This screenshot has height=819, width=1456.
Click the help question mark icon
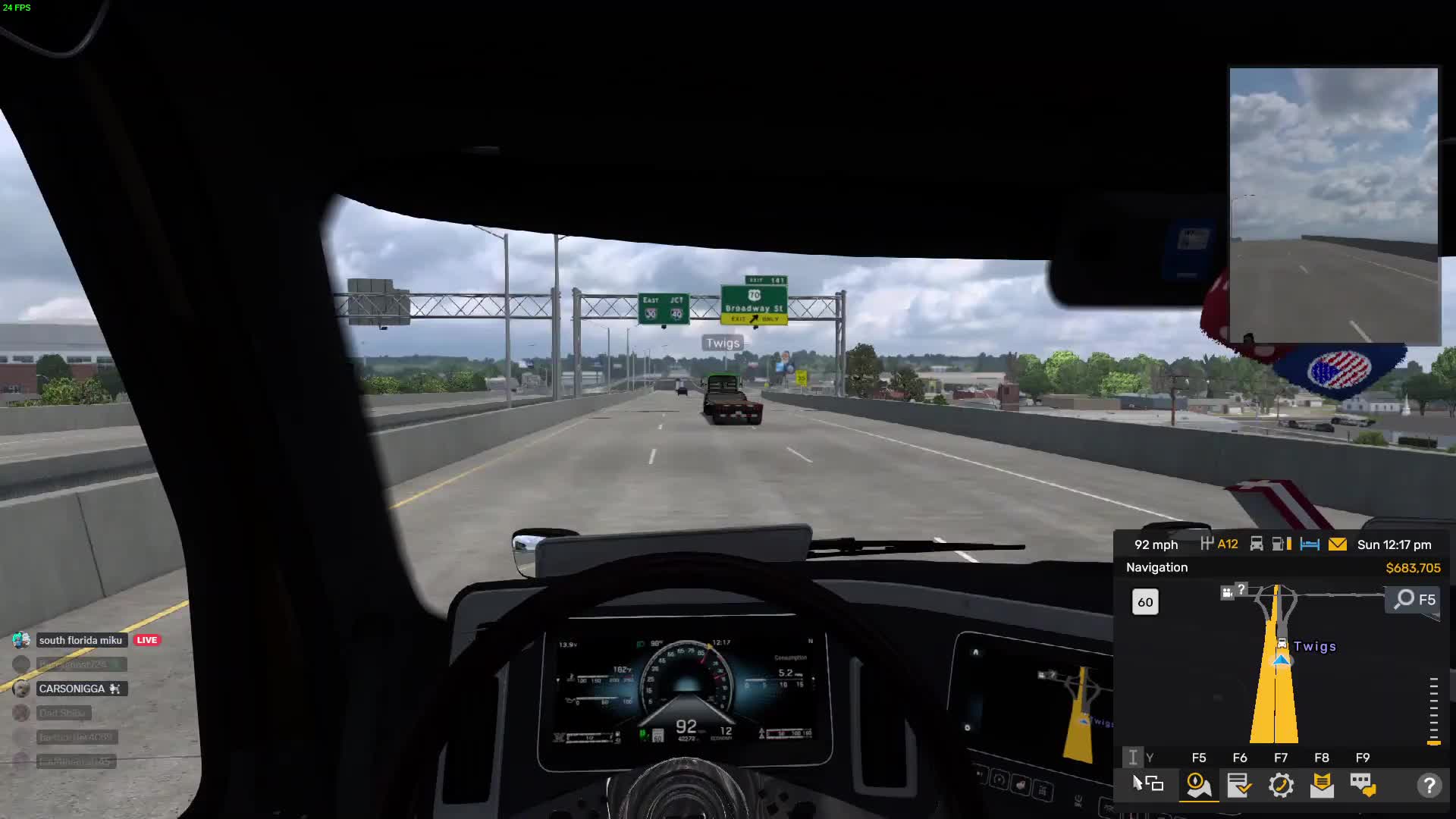pos(1431,786)
